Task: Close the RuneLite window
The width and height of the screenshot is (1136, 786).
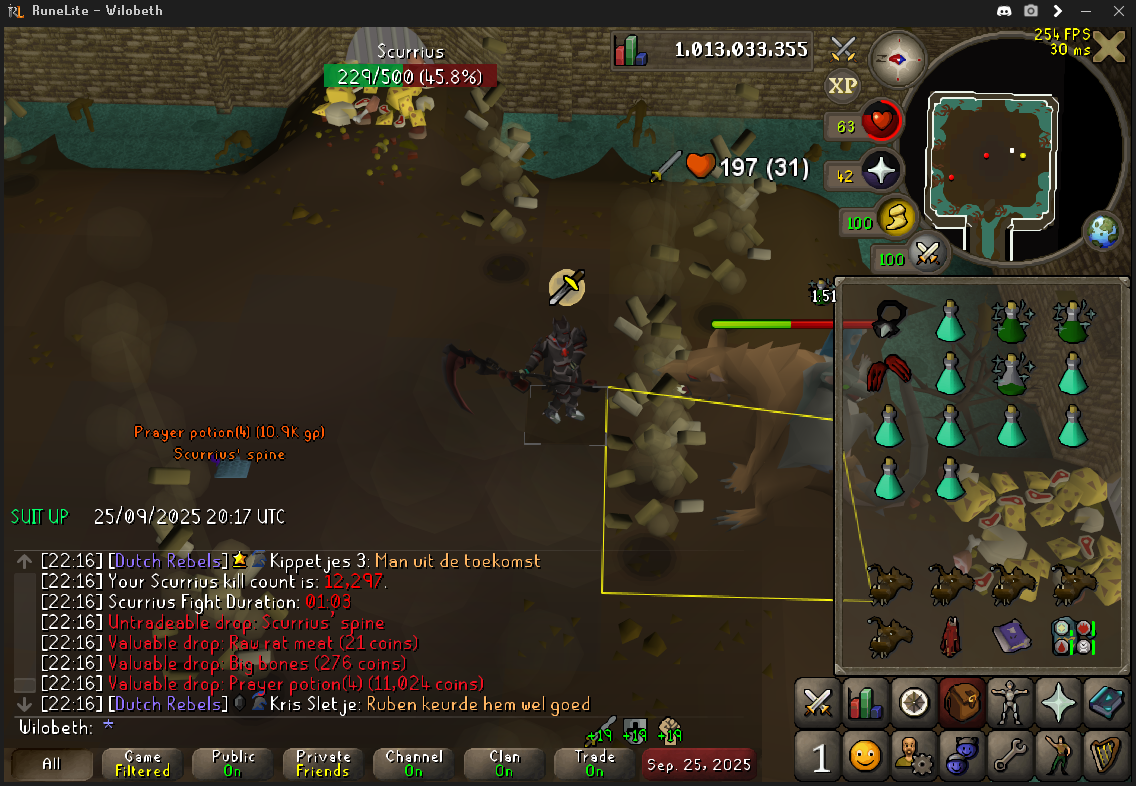Action: pos(1116,11)
